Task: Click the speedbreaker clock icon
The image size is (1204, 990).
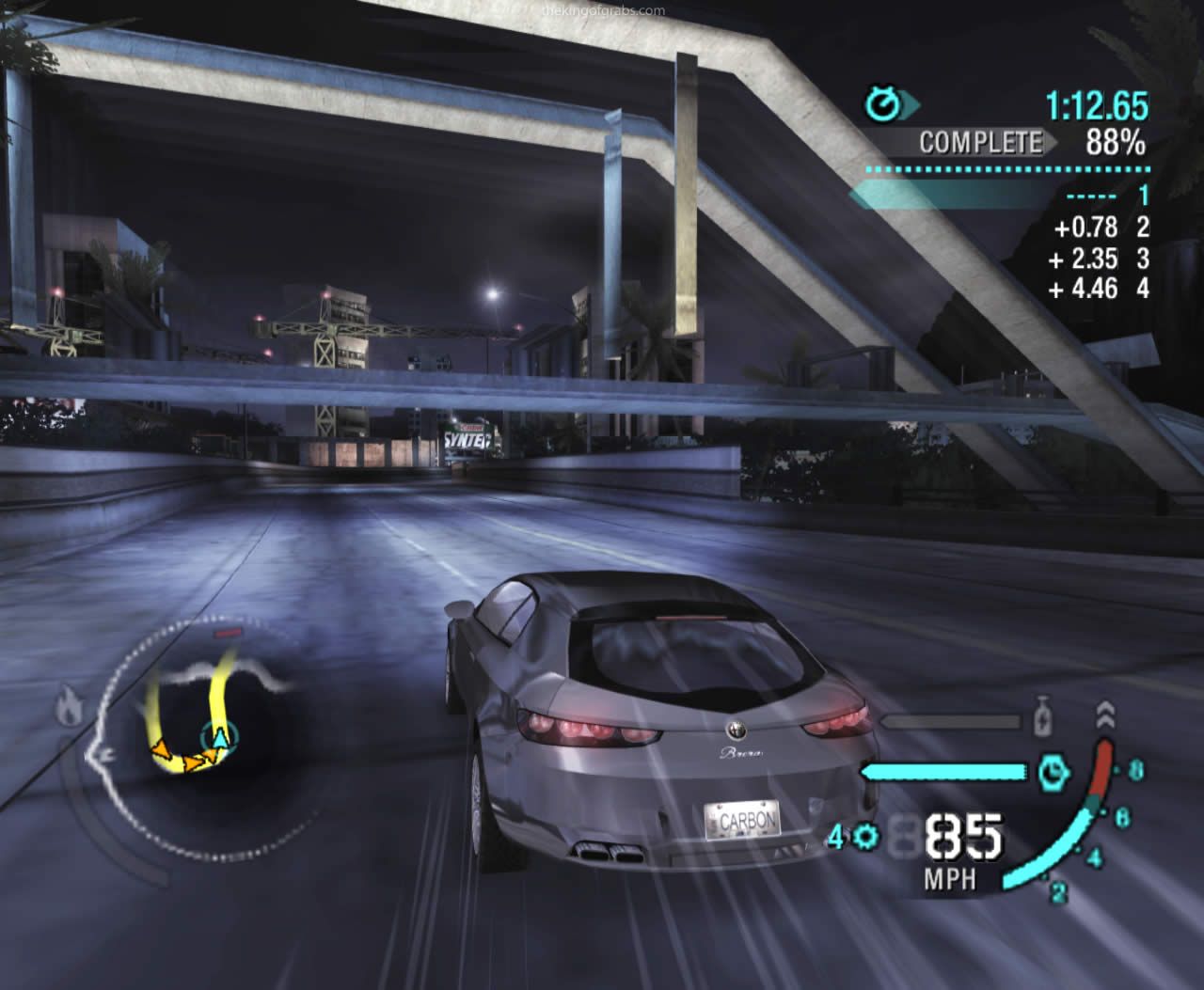Action: coord(1053,773)
